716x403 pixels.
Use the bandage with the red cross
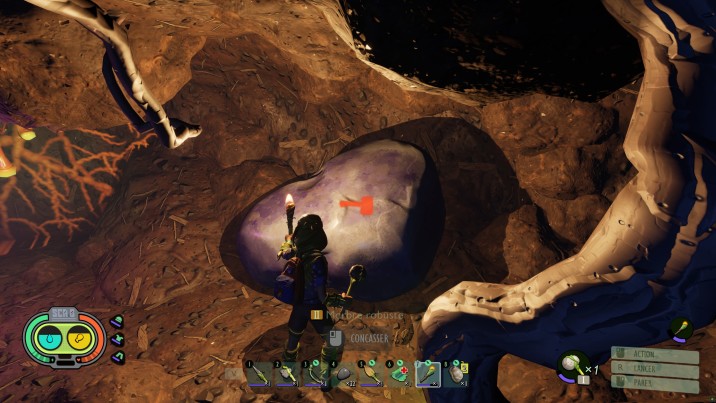coord(399,374)
